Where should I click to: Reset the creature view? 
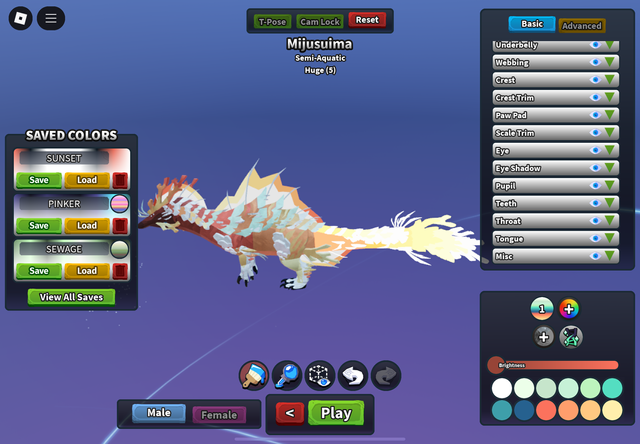[x=367, y=20]
